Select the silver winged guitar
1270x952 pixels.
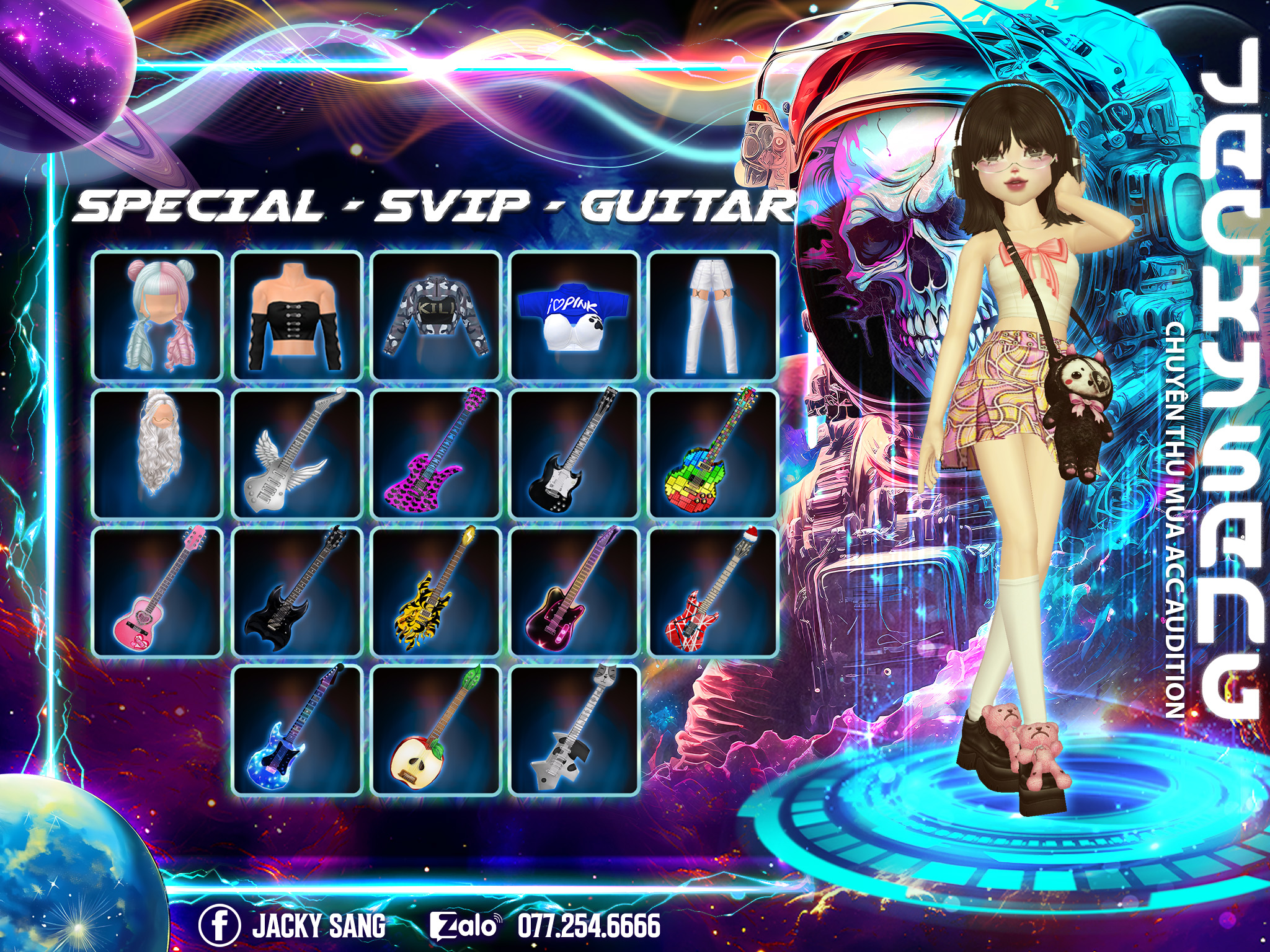pos(297,454)
